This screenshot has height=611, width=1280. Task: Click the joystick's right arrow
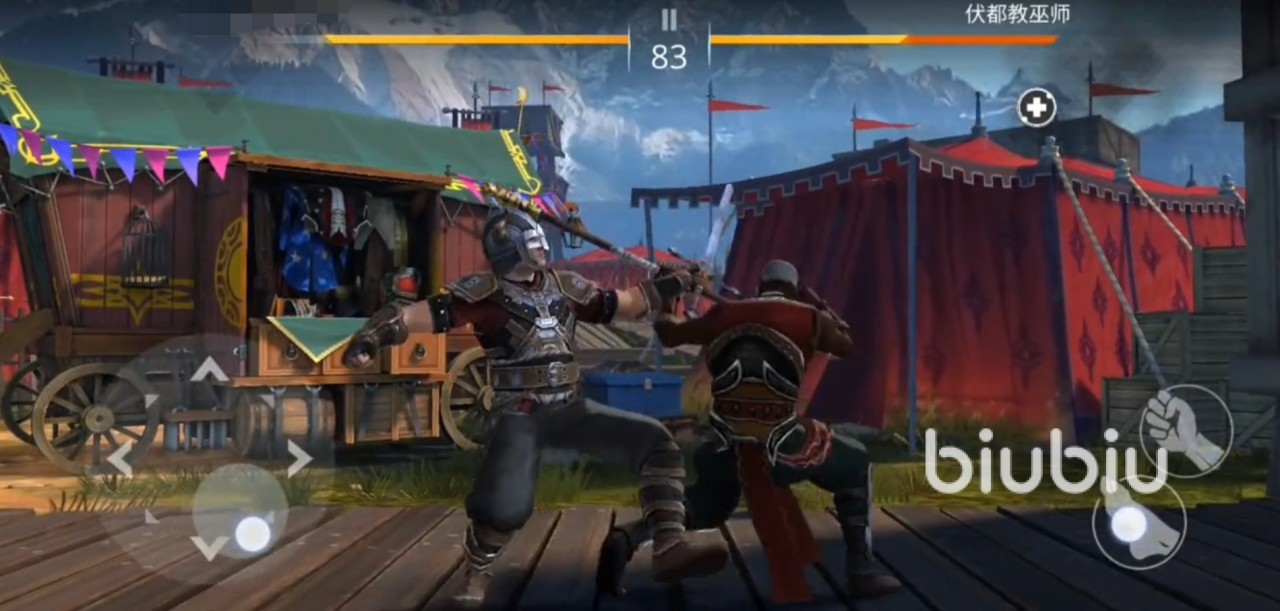point(299,459)
